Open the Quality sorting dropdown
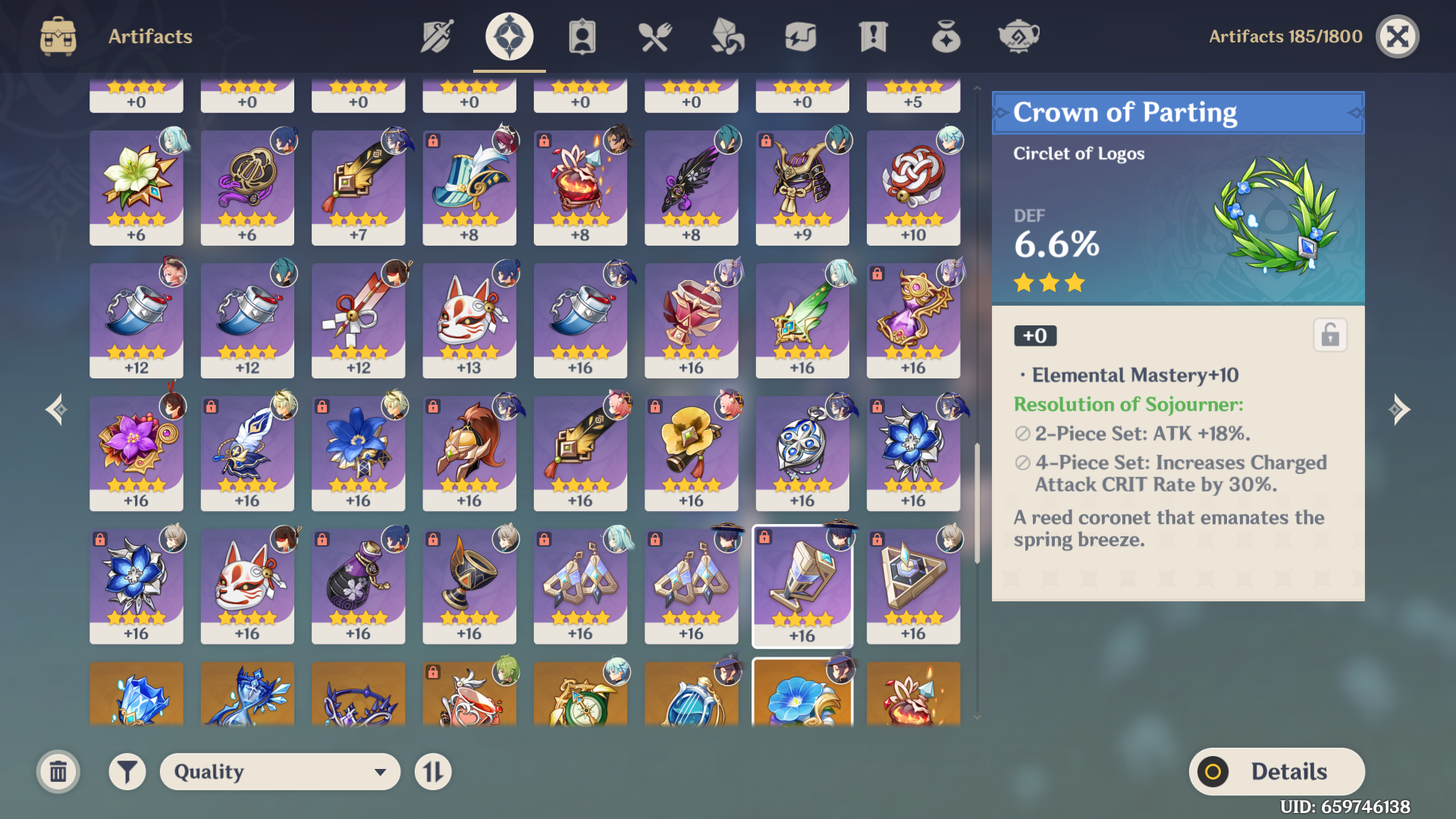The image size is (1456, 819). tap(280, 771)
